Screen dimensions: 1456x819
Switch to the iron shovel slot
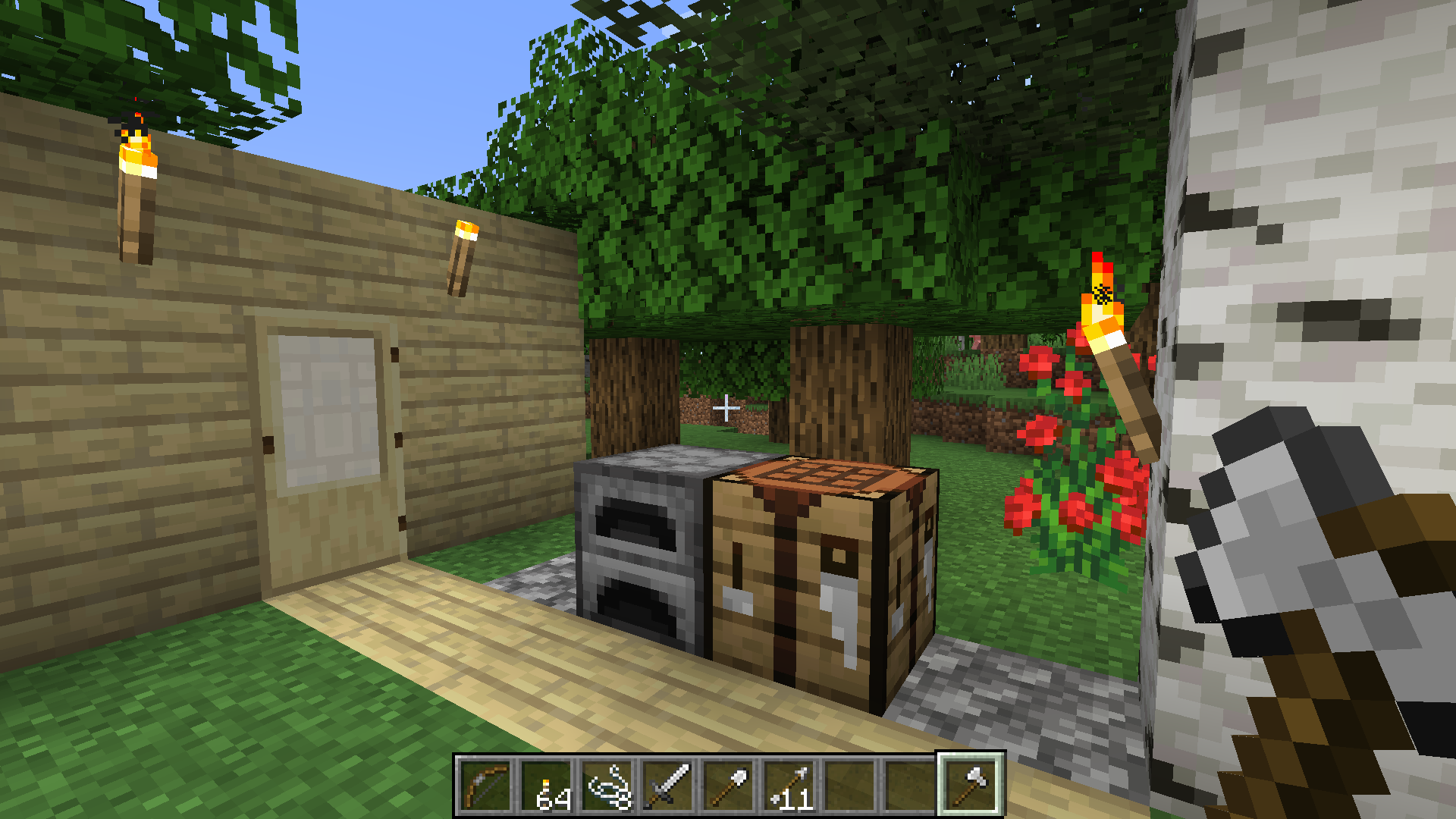728,786
